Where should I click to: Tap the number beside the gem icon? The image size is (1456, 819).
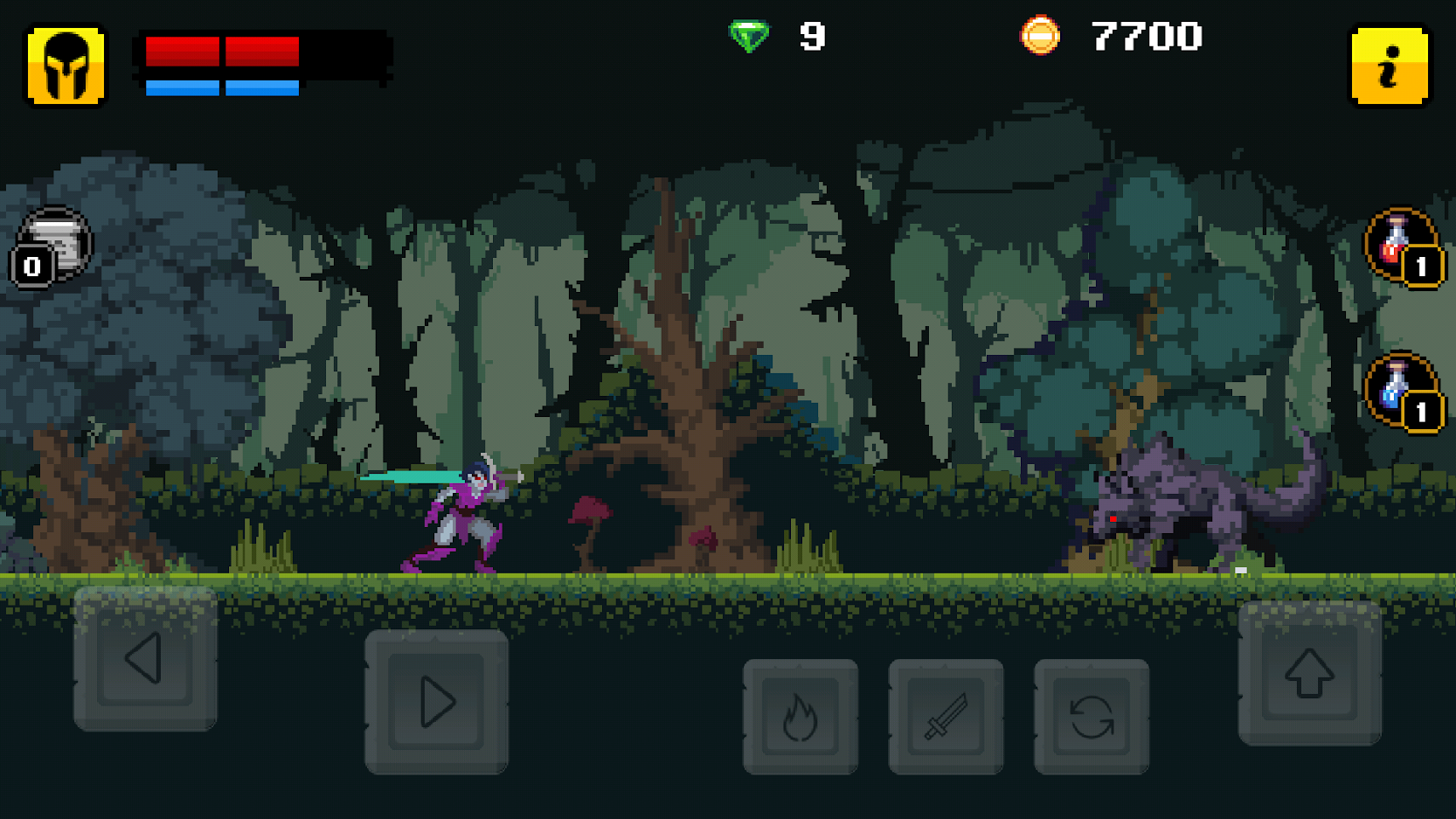pyautogui.click(x=811, y=37)
